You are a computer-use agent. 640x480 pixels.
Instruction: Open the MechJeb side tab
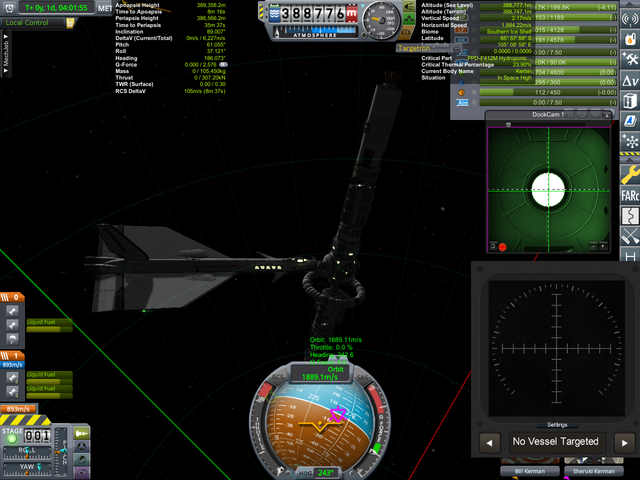coord(7,59)
